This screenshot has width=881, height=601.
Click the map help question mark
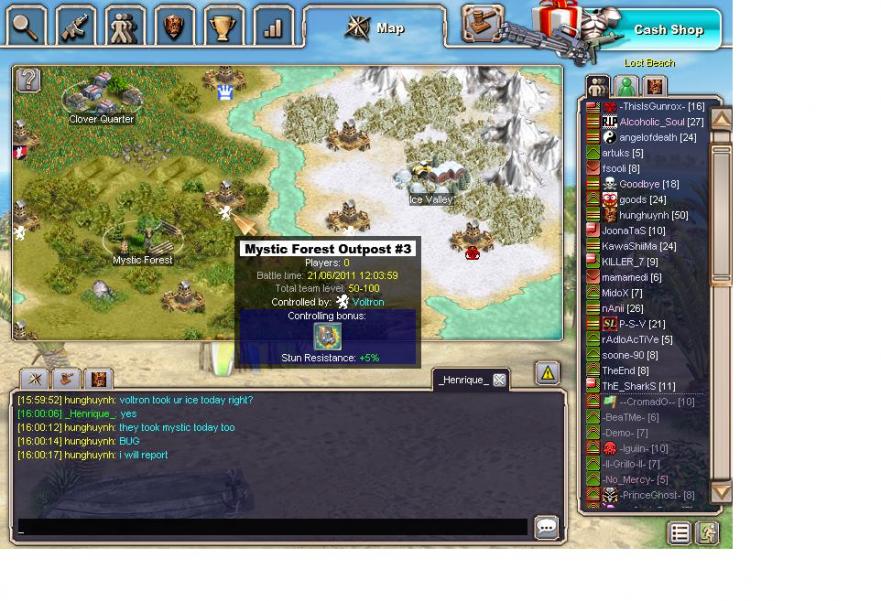point(28,80)
